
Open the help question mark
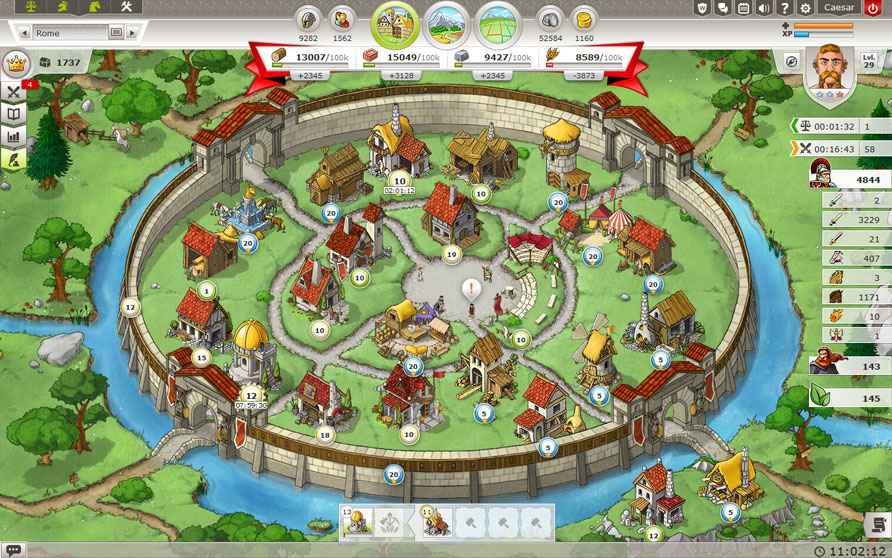coord(785,8)
